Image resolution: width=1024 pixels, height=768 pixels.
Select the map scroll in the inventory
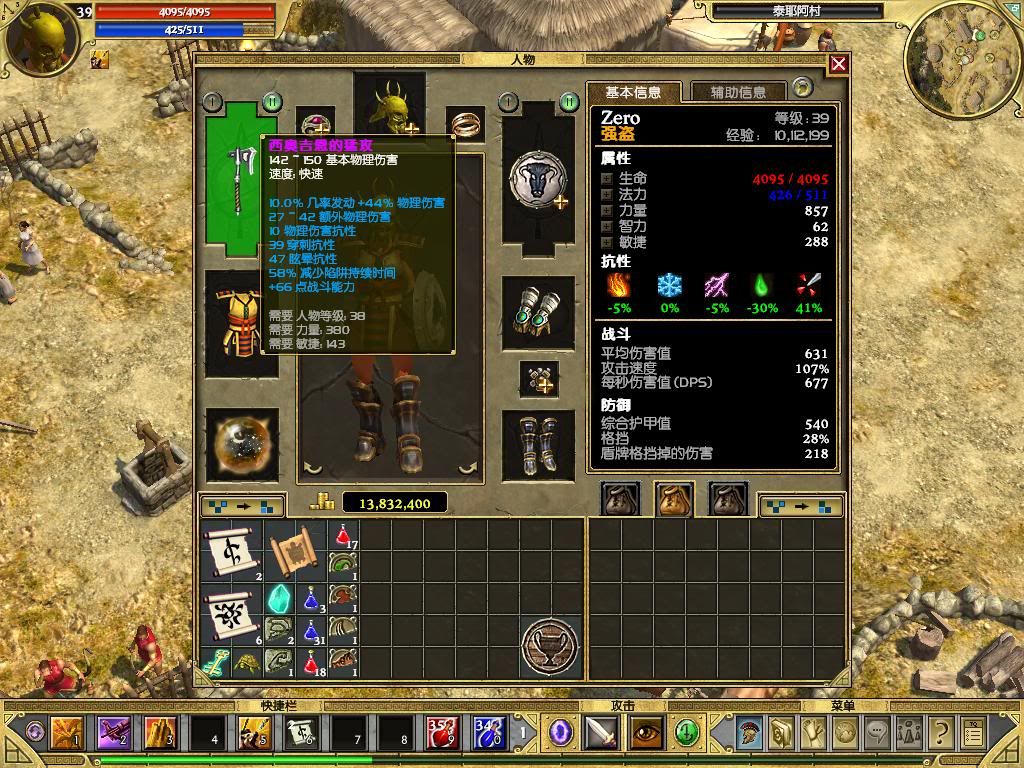pos(293,550)
